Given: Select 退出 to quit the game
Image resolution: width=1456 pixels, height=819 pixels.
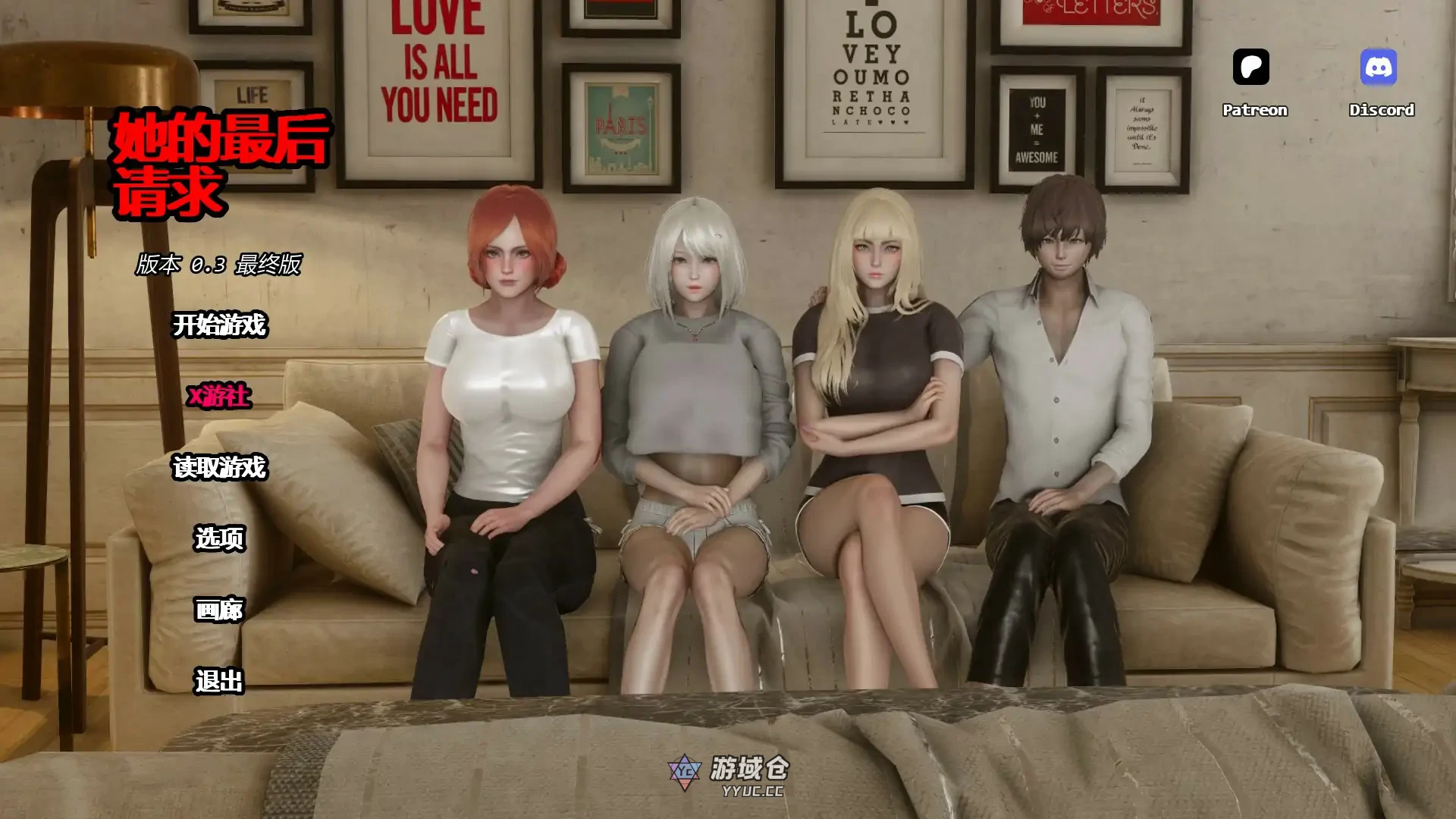Looking at the screenshot, I should [220, 681].
